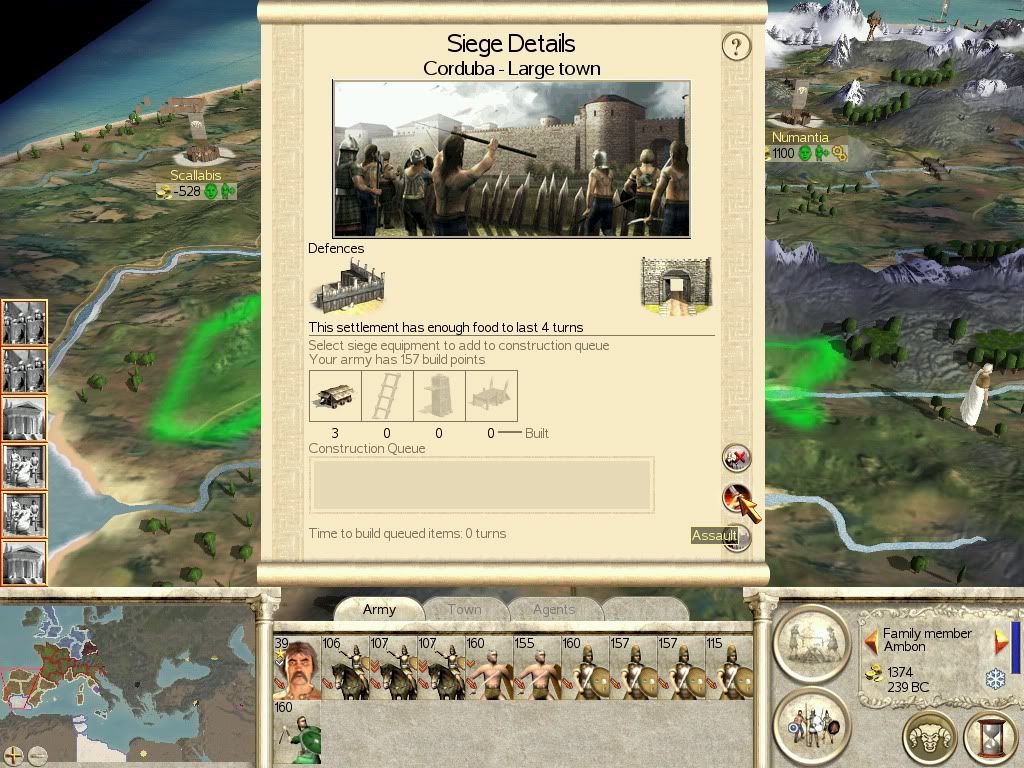Cycle to the next family member arrow

click(999, 640)
